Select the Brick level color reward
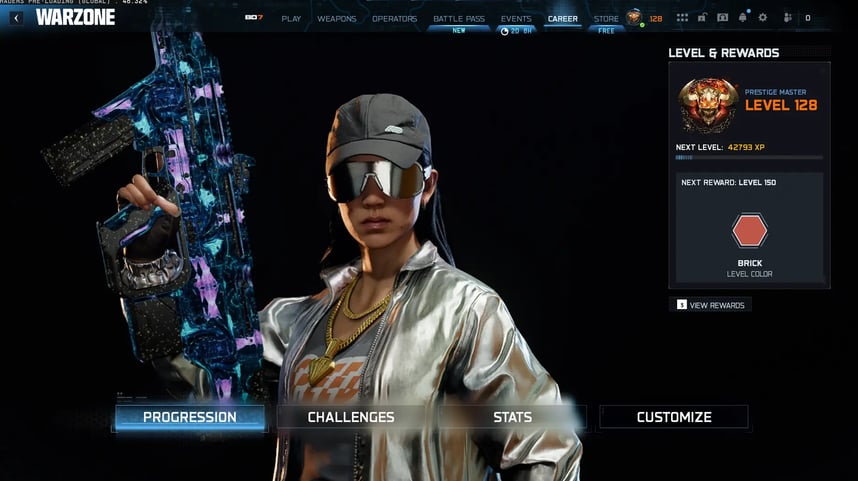 click(750, 232)
